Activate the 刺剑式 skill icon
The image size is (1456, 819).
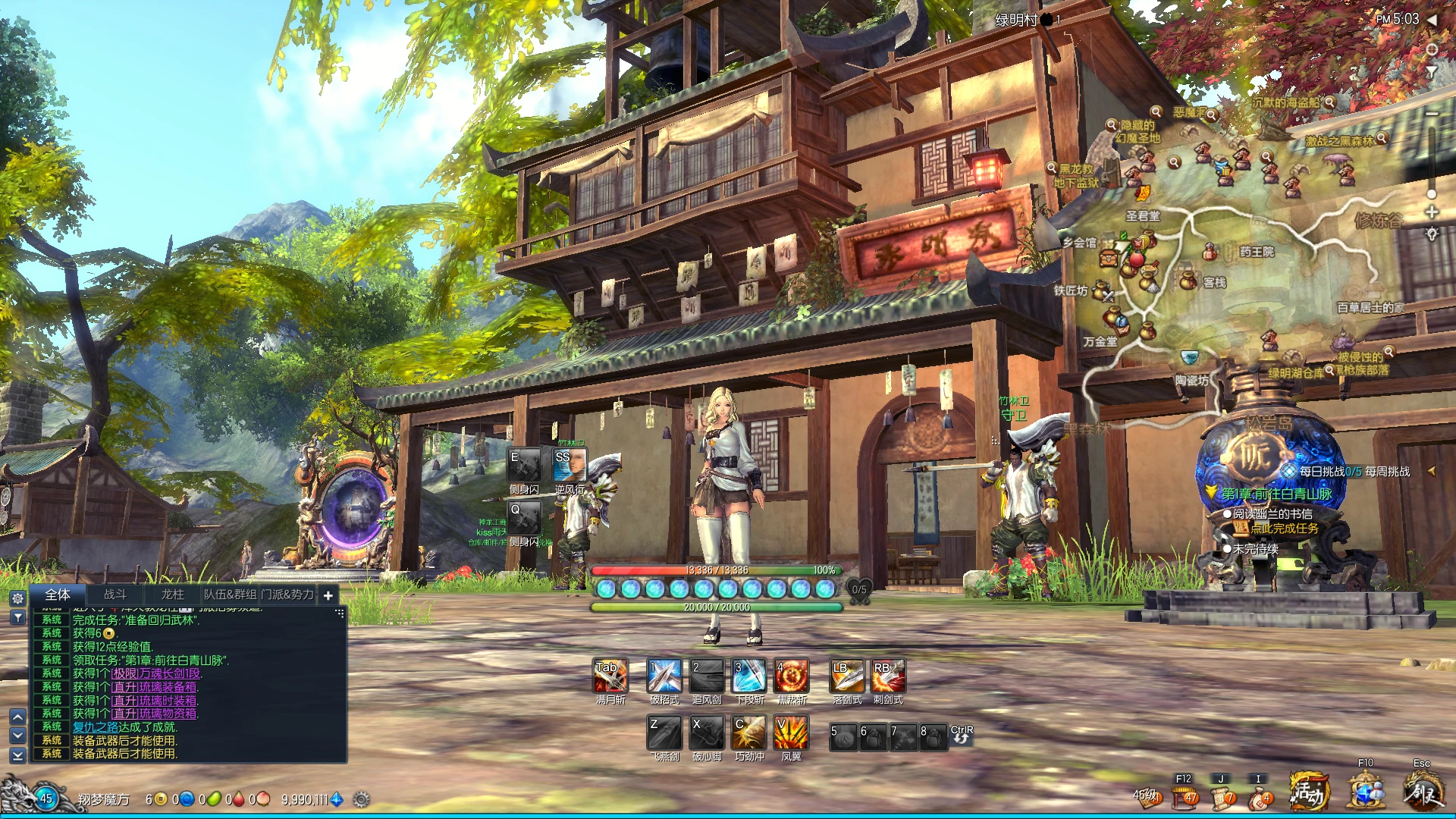[888, 676]
